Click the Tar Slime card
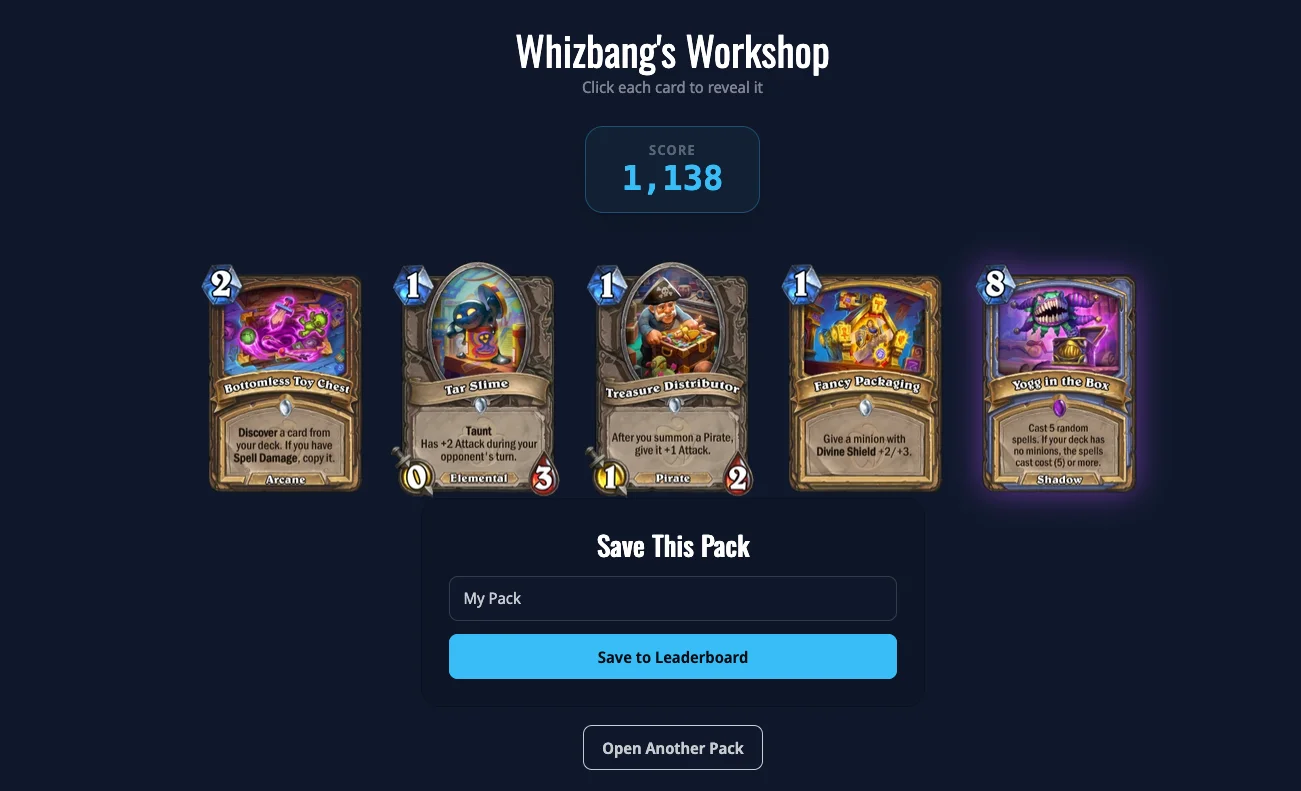 pos(478,384)
